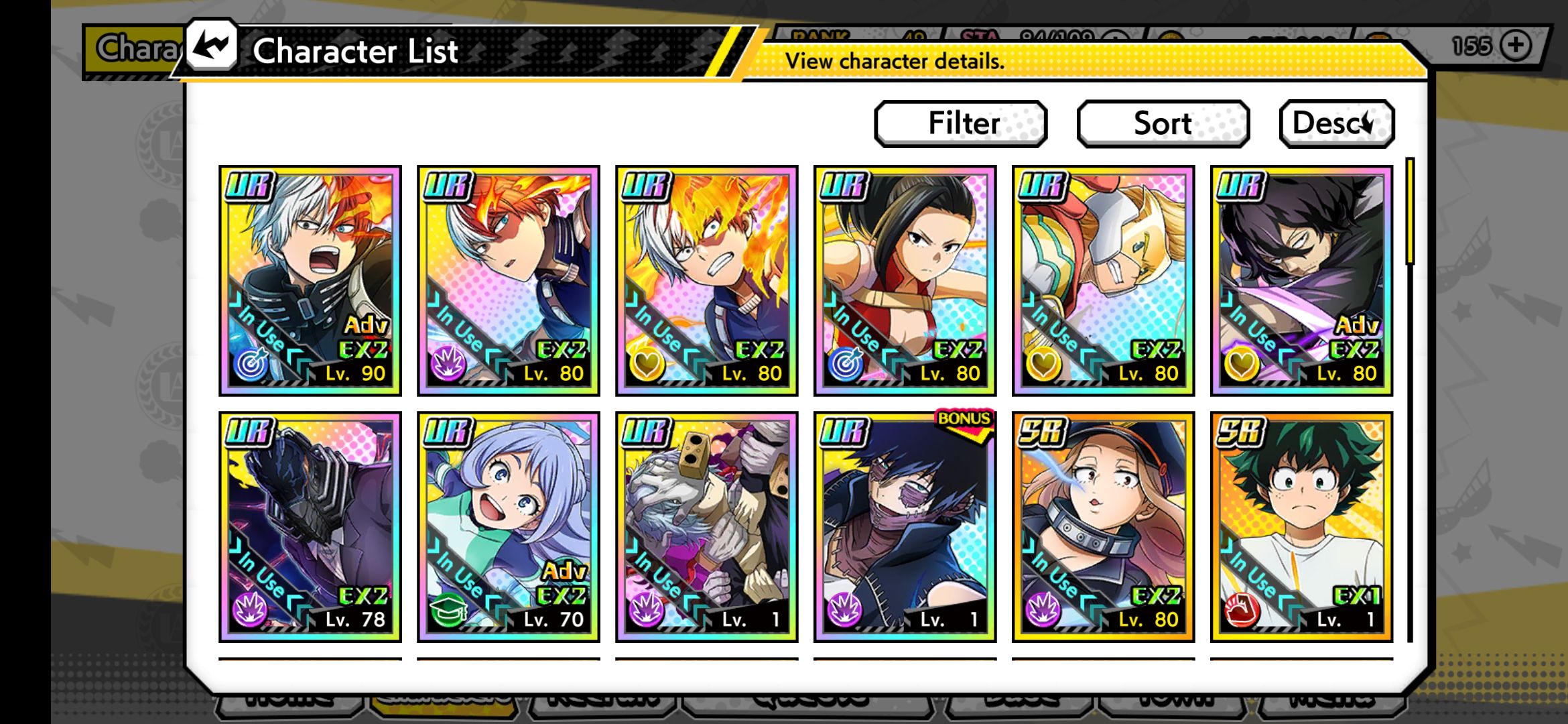The width and height of the screenshot is (1568, 724).
Task: Select the Lv. 90 Todoroki card
Action: click(310, 280)
